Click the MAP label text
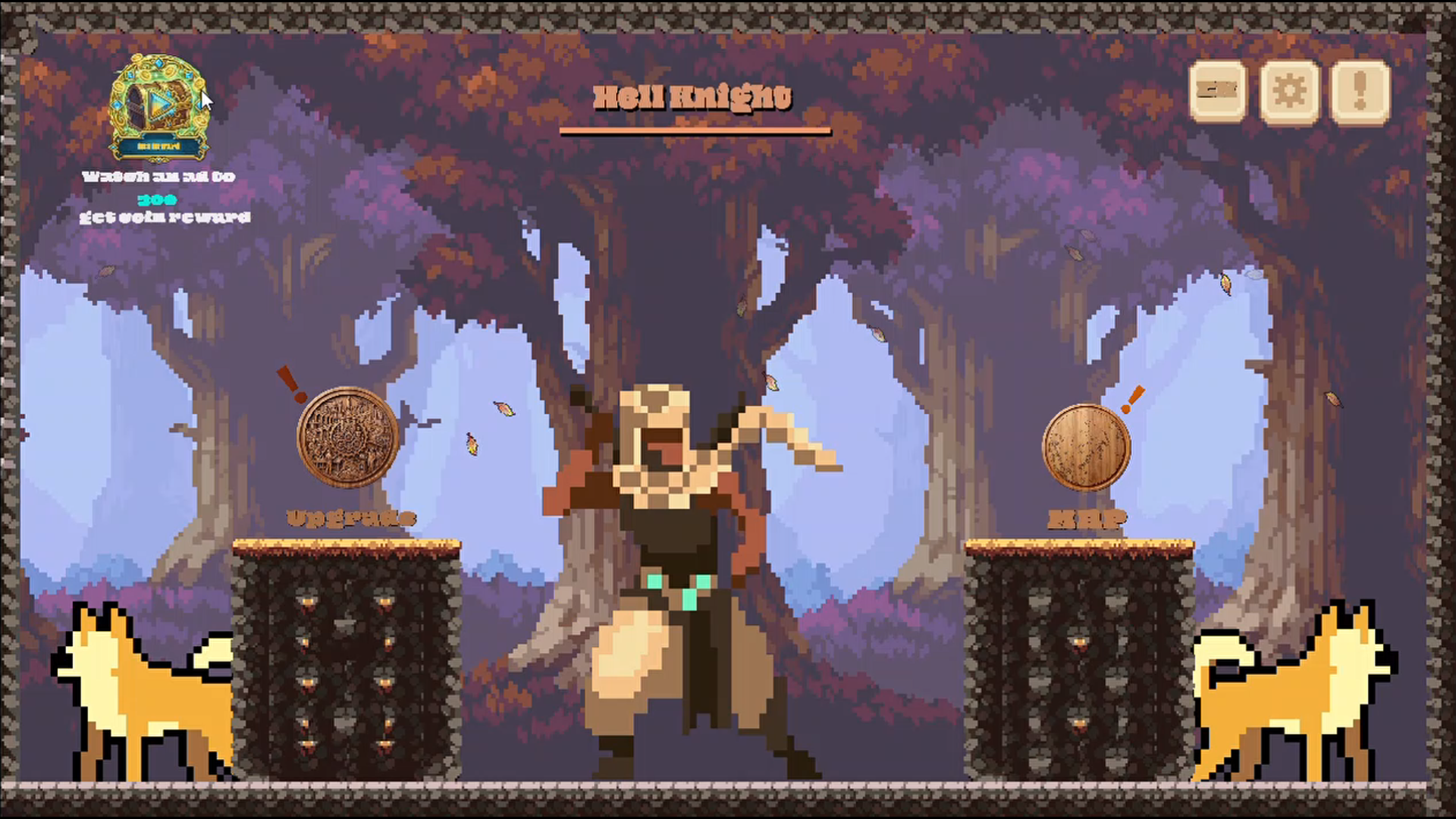 [x=1086, y=519]
